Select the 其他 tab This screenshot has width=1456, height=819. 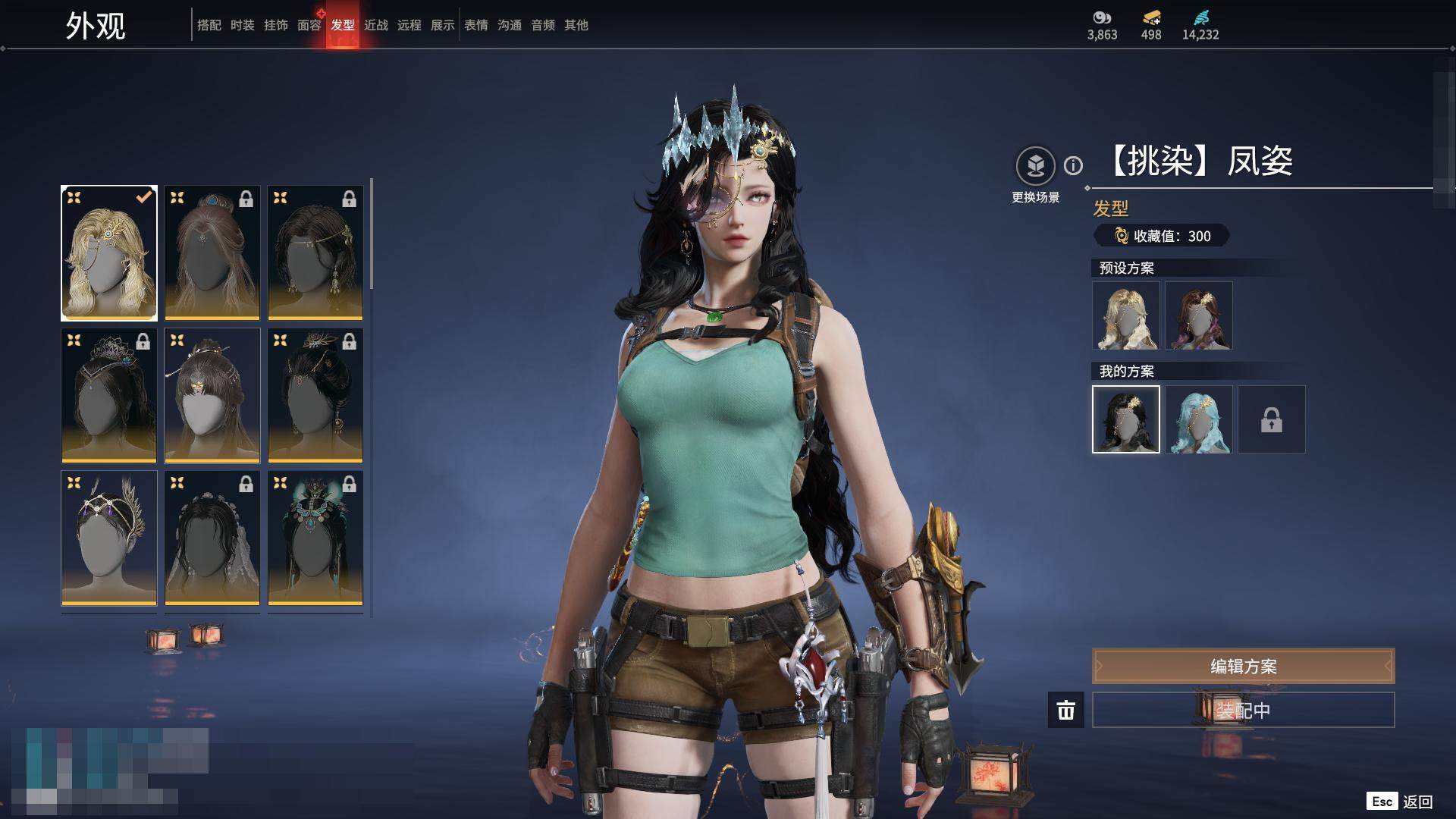576,25
